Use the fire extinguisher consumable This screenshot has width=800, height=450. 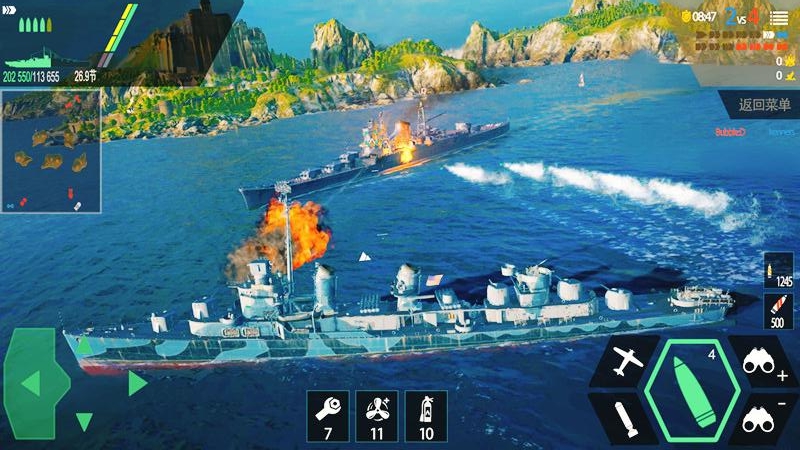426,416
